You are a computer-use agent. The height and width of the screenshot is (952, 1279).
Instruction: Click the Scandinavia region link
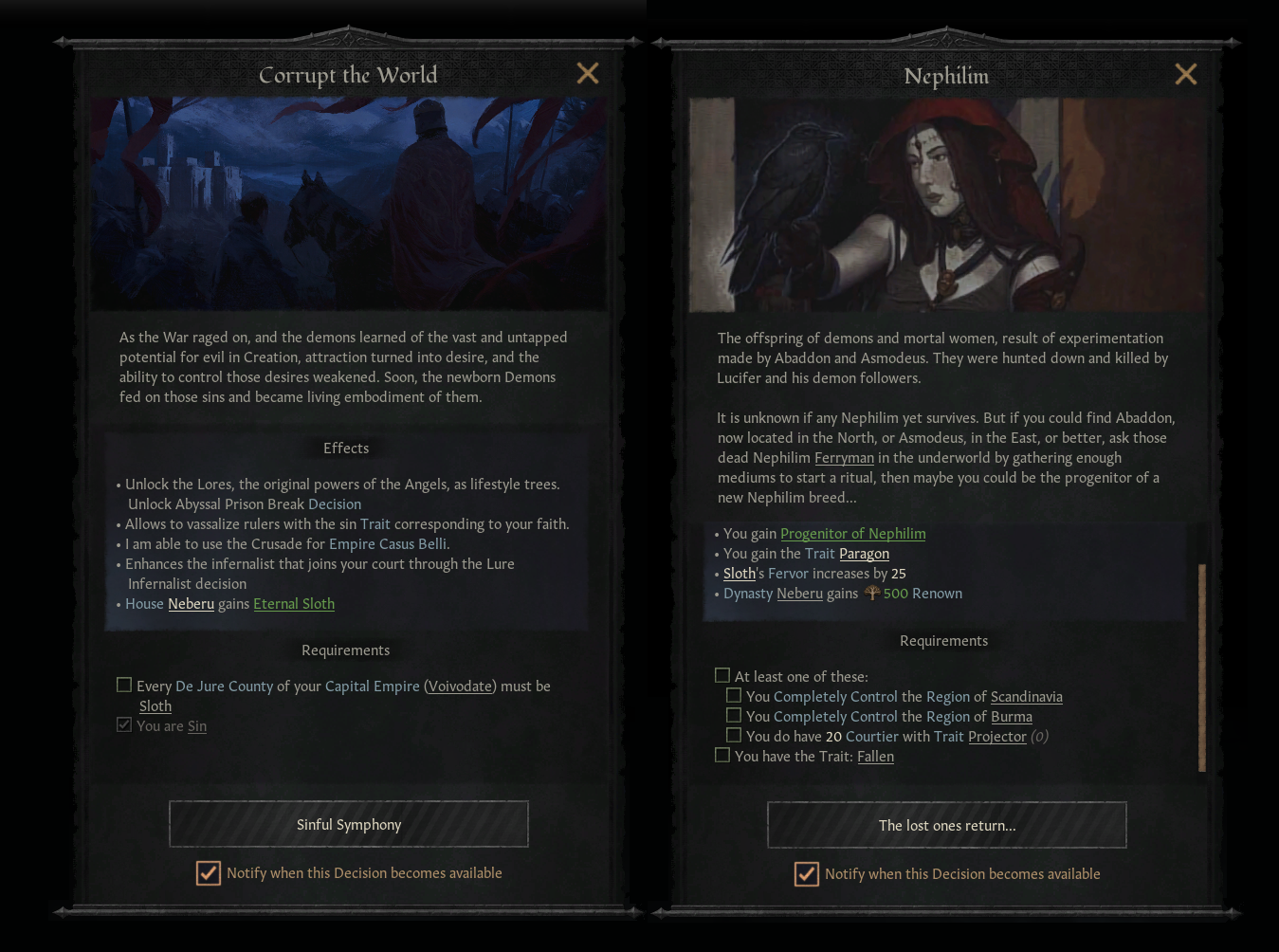(x=1026, y=696)
